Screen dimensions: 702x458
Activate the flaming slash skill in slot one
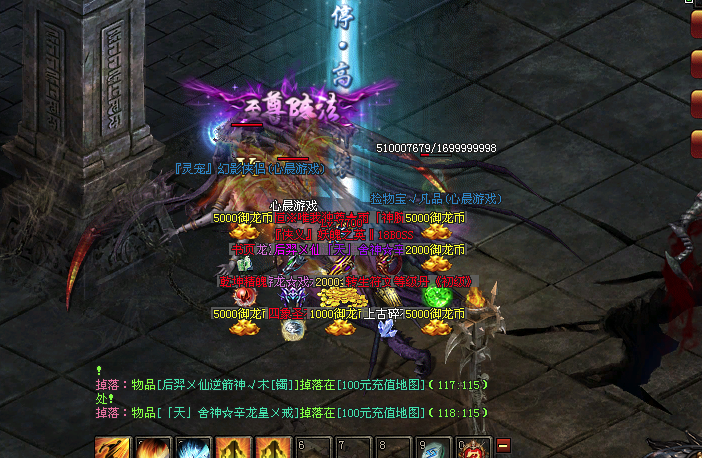click(x=111, y=449)
